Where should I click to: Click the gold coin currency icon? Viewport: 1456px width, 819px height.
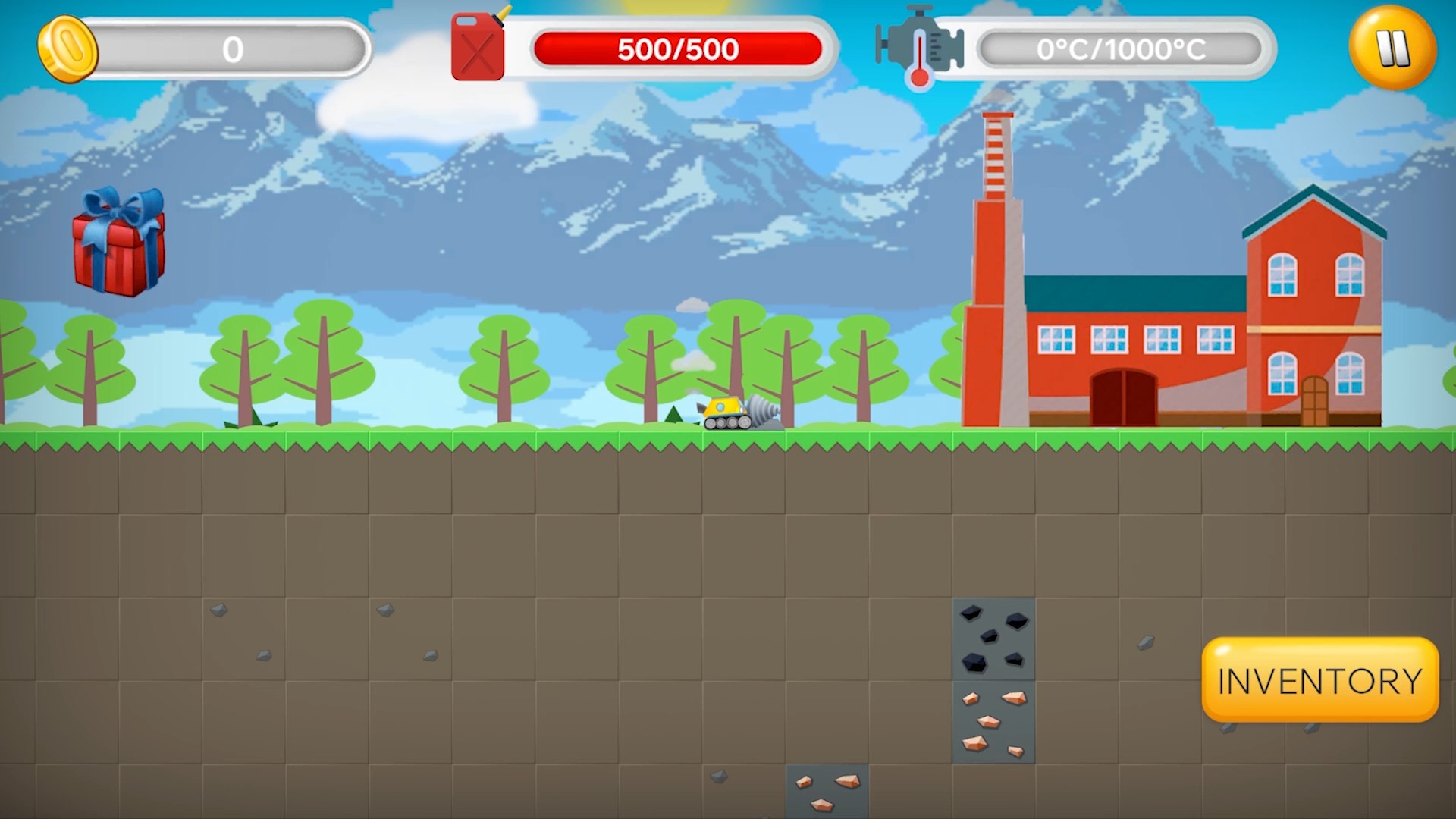[x=67, y=48]
